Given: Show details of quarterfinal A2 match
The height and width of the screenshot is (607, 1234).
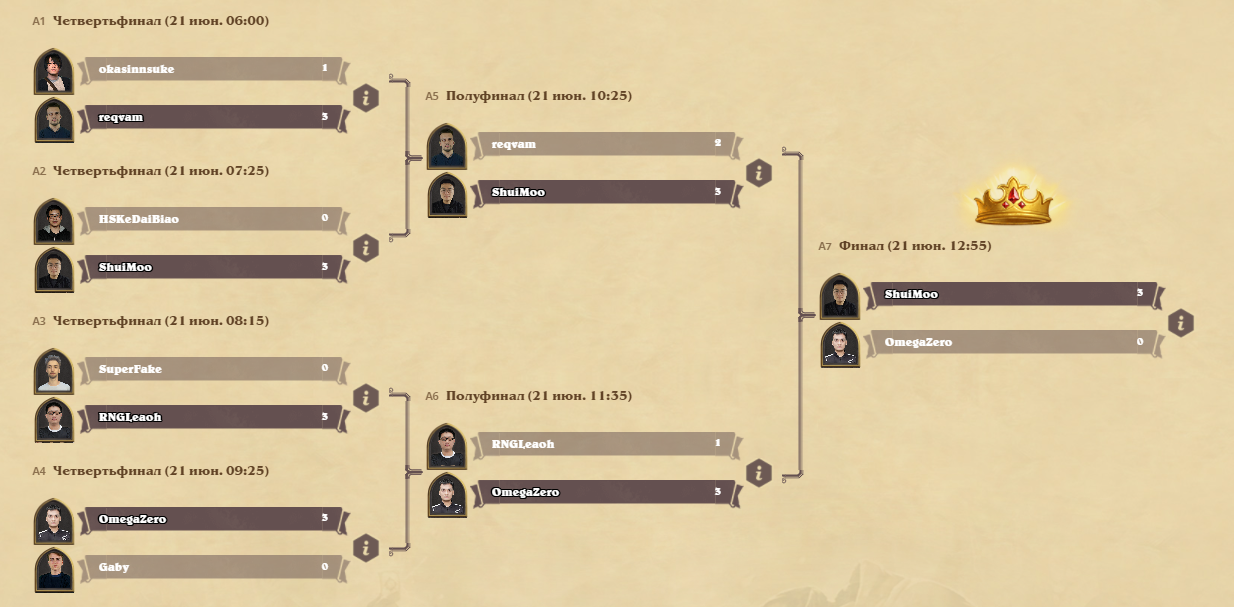Looking at the screenshot, I should pyautogui.click(x=366, y=247).
